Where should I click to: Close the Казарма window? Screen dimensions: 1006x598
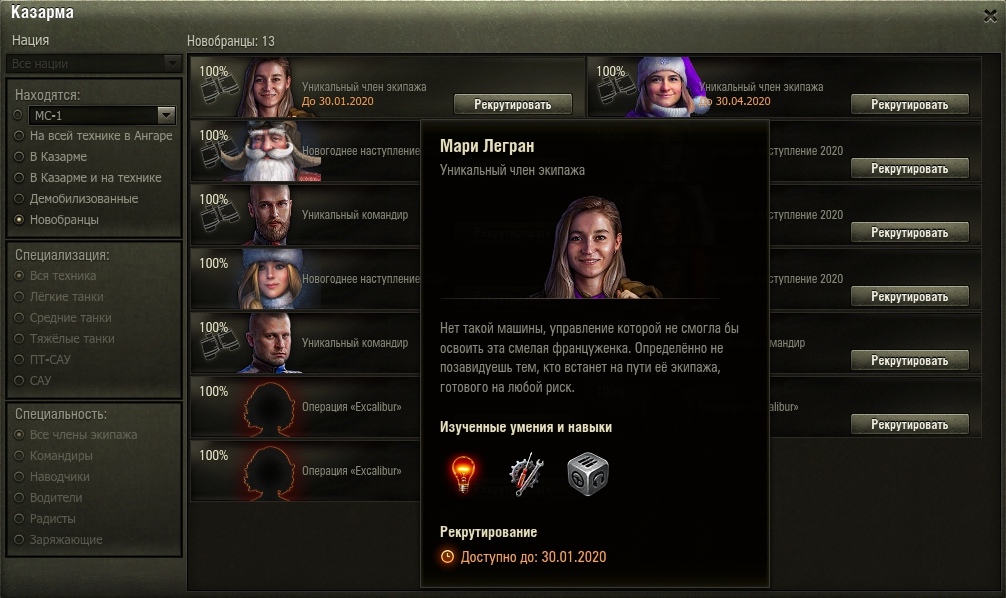990,14
